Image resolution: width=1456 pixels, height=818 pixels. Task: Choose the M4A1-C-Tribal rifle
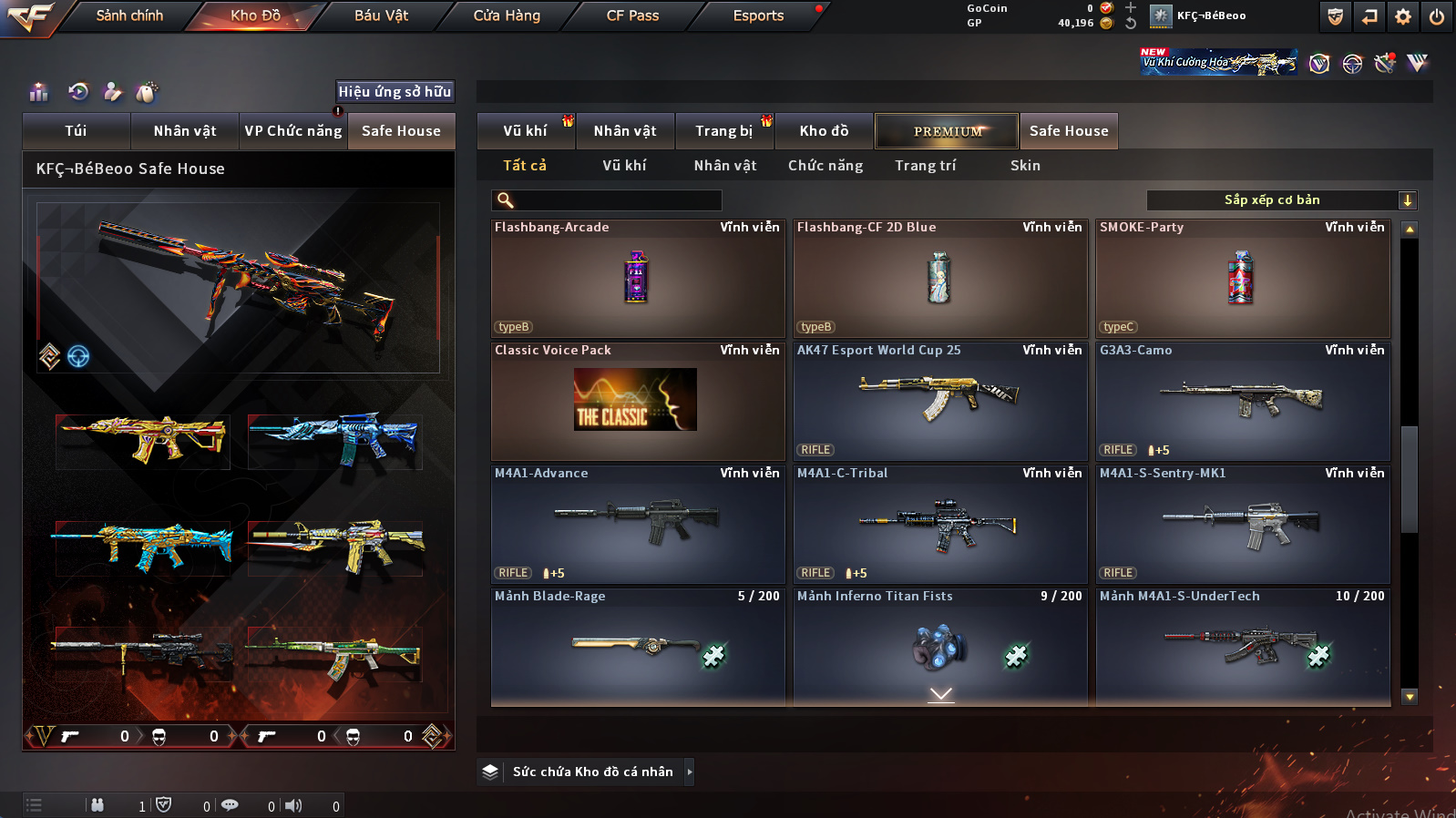click(940, 525)
